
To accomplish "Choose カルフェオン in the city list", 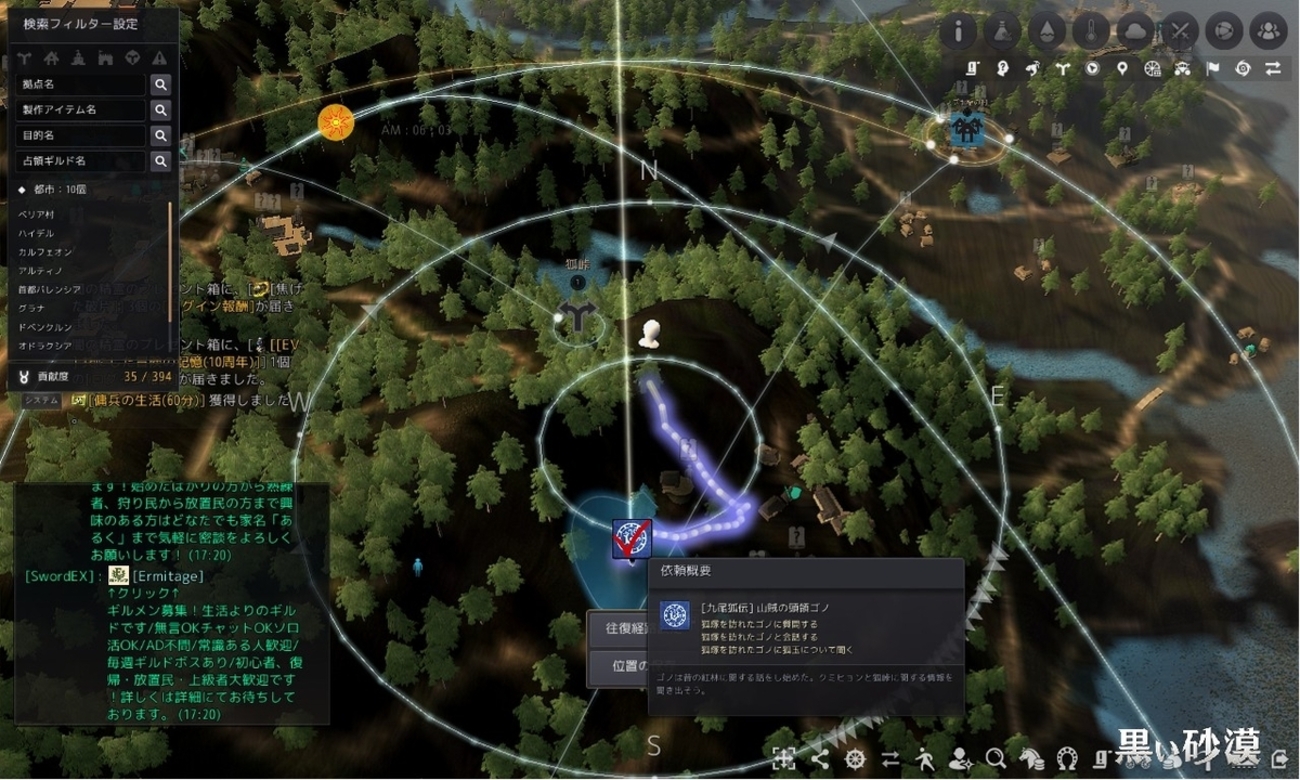I will [45, 252].
